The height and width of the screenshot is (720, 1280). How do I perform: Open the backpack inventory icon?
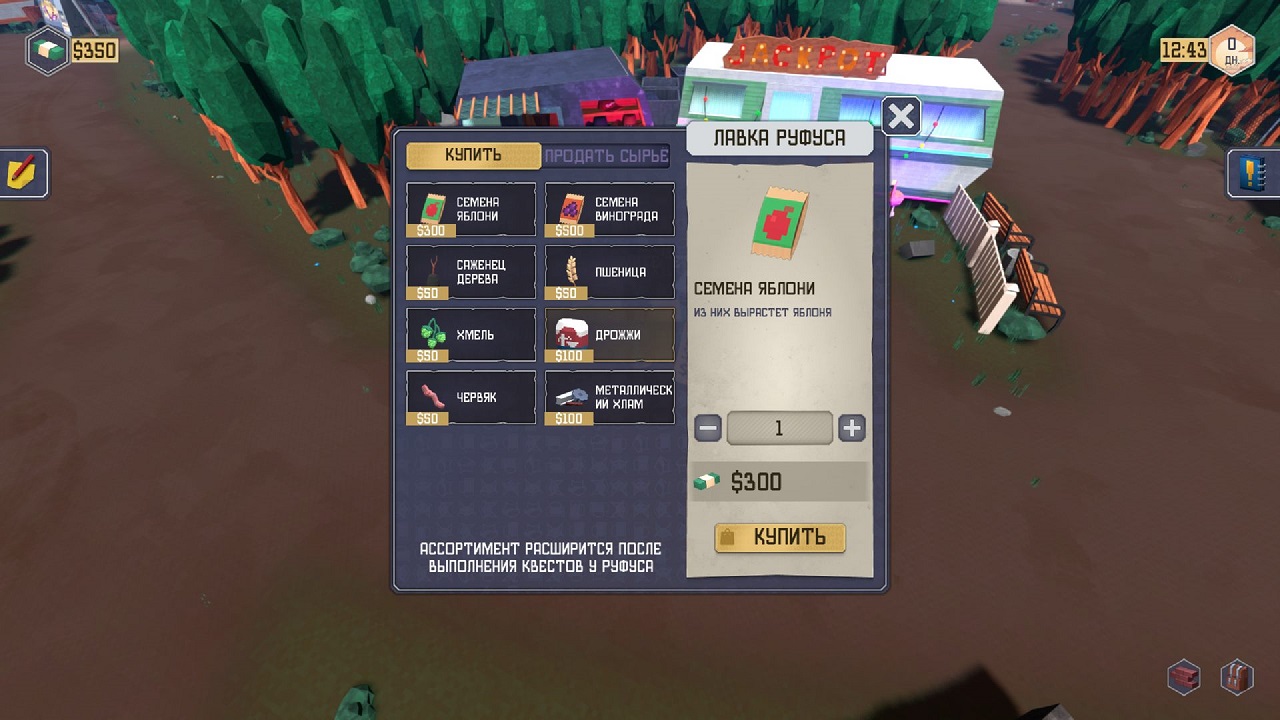click(x=1237, y=677)
